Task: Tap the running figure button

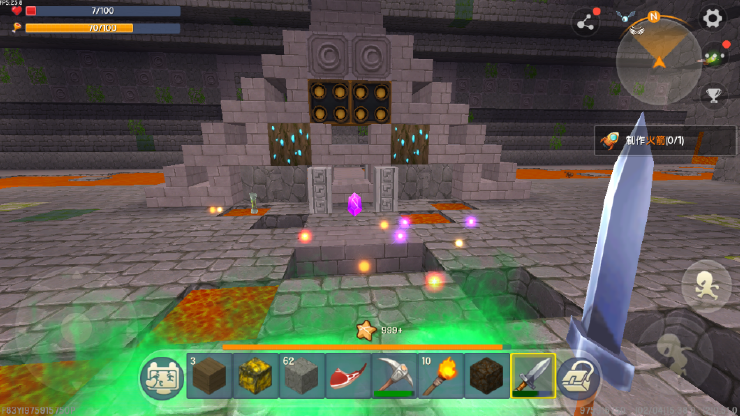Action: tap(704, 285)
